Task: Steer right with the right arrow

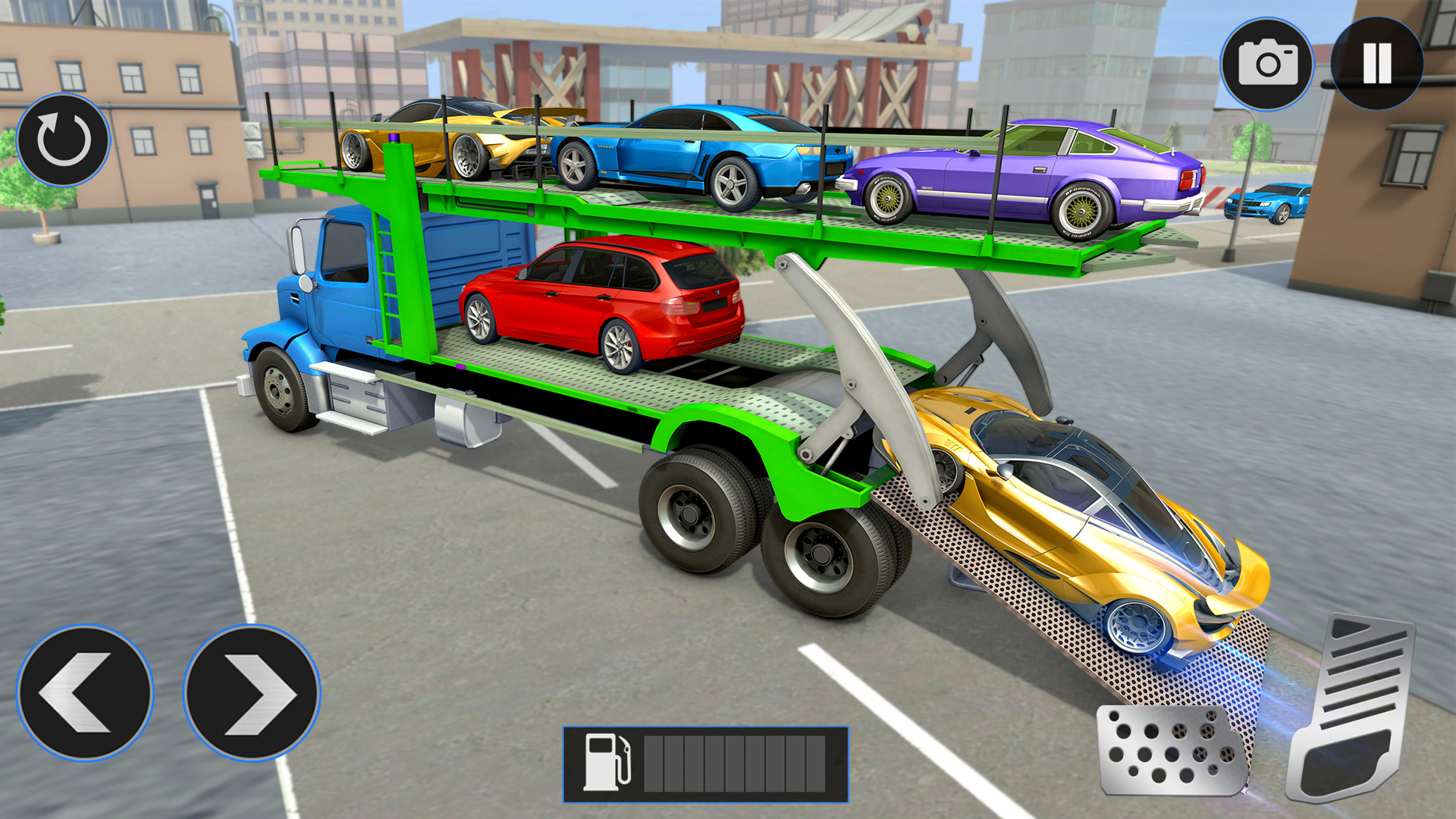Action: [252, 692]
